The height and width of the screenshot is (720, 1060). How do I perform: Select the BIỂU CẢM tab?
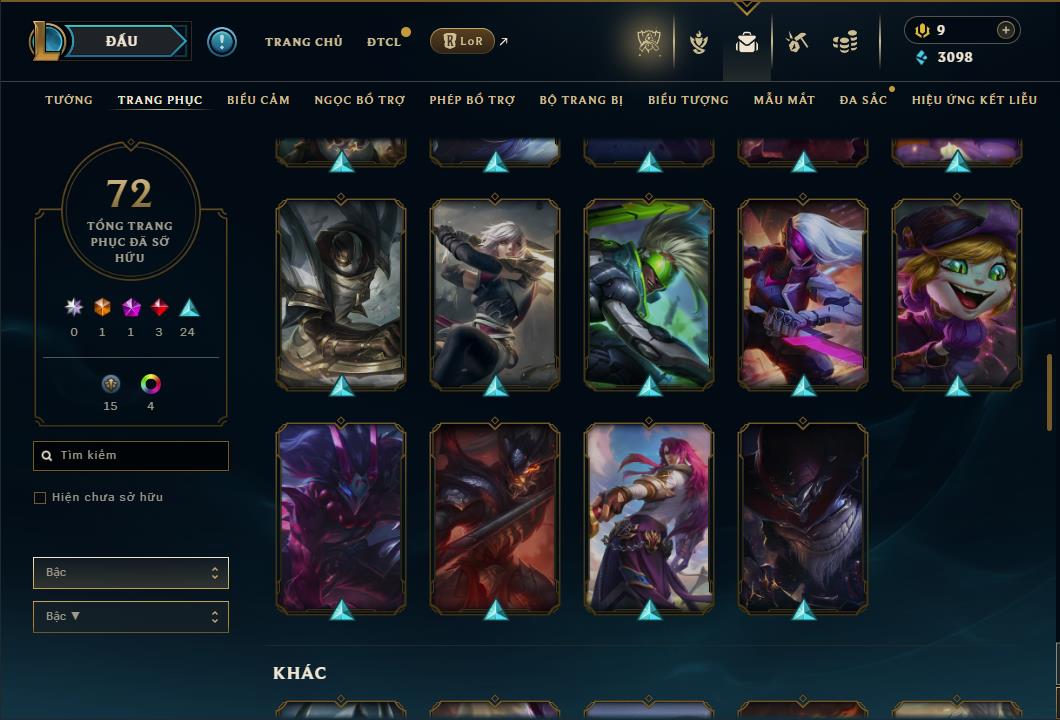(x=258, y=100)
